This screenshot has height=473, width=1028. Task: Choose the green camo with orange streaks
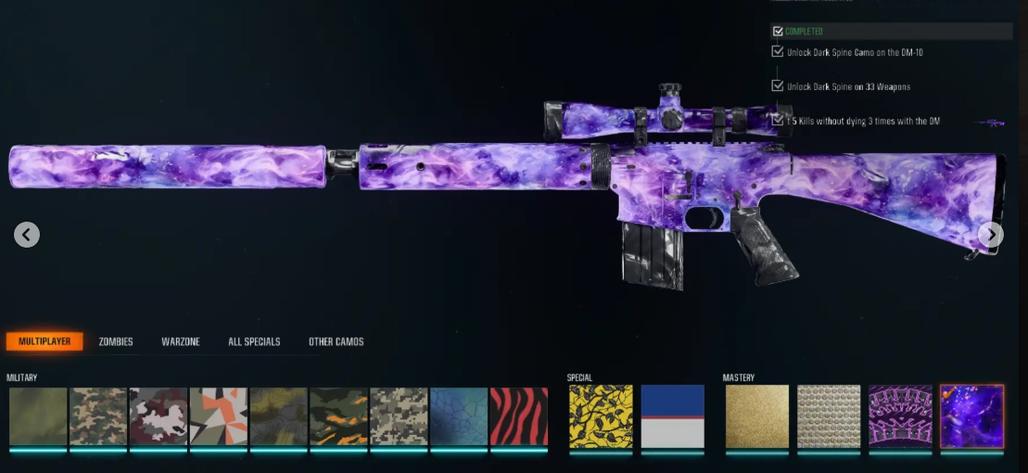tap(339, 416)
